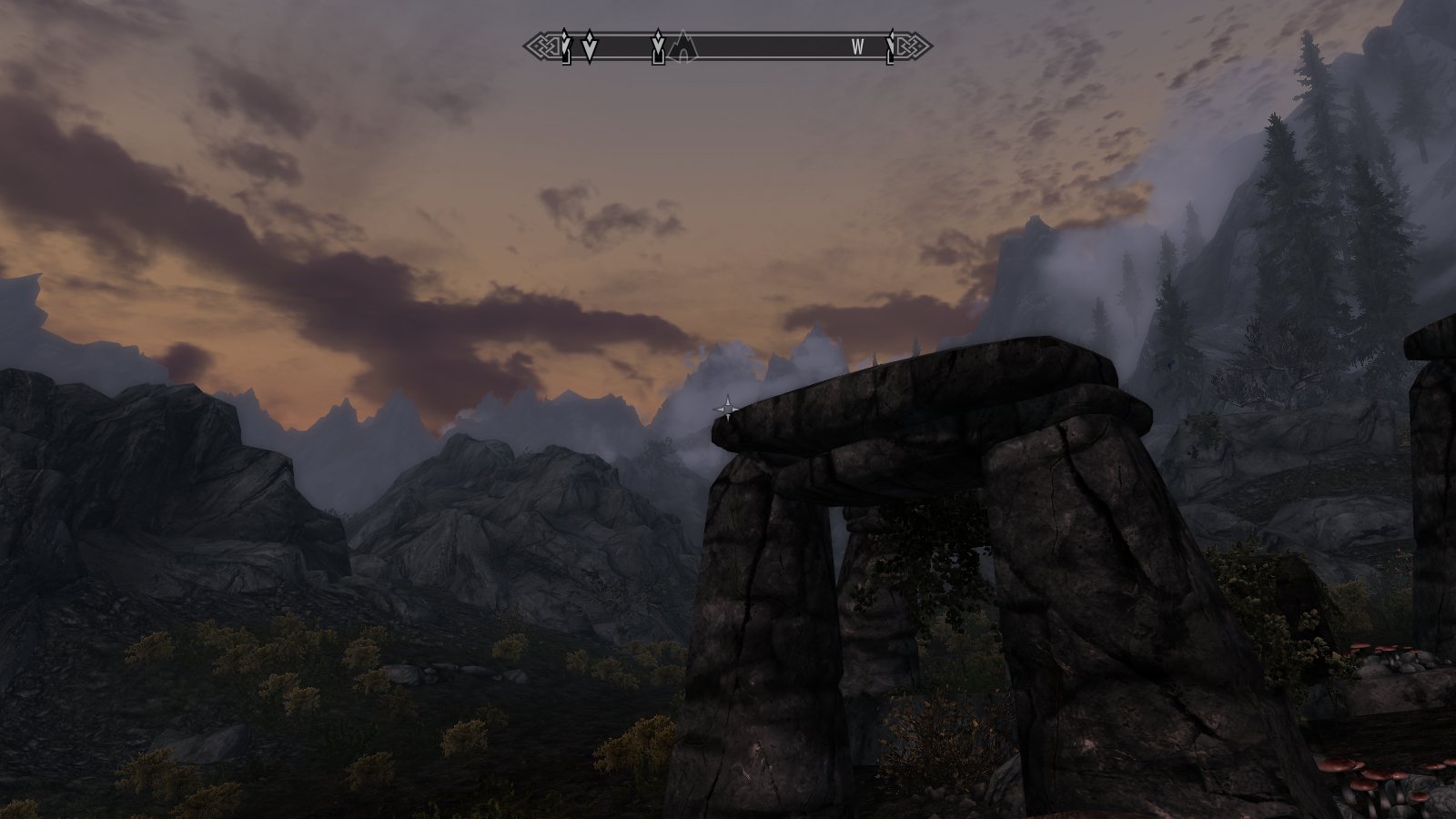
Task: Click the cave location marker on the compass
Action: [682, 47]
